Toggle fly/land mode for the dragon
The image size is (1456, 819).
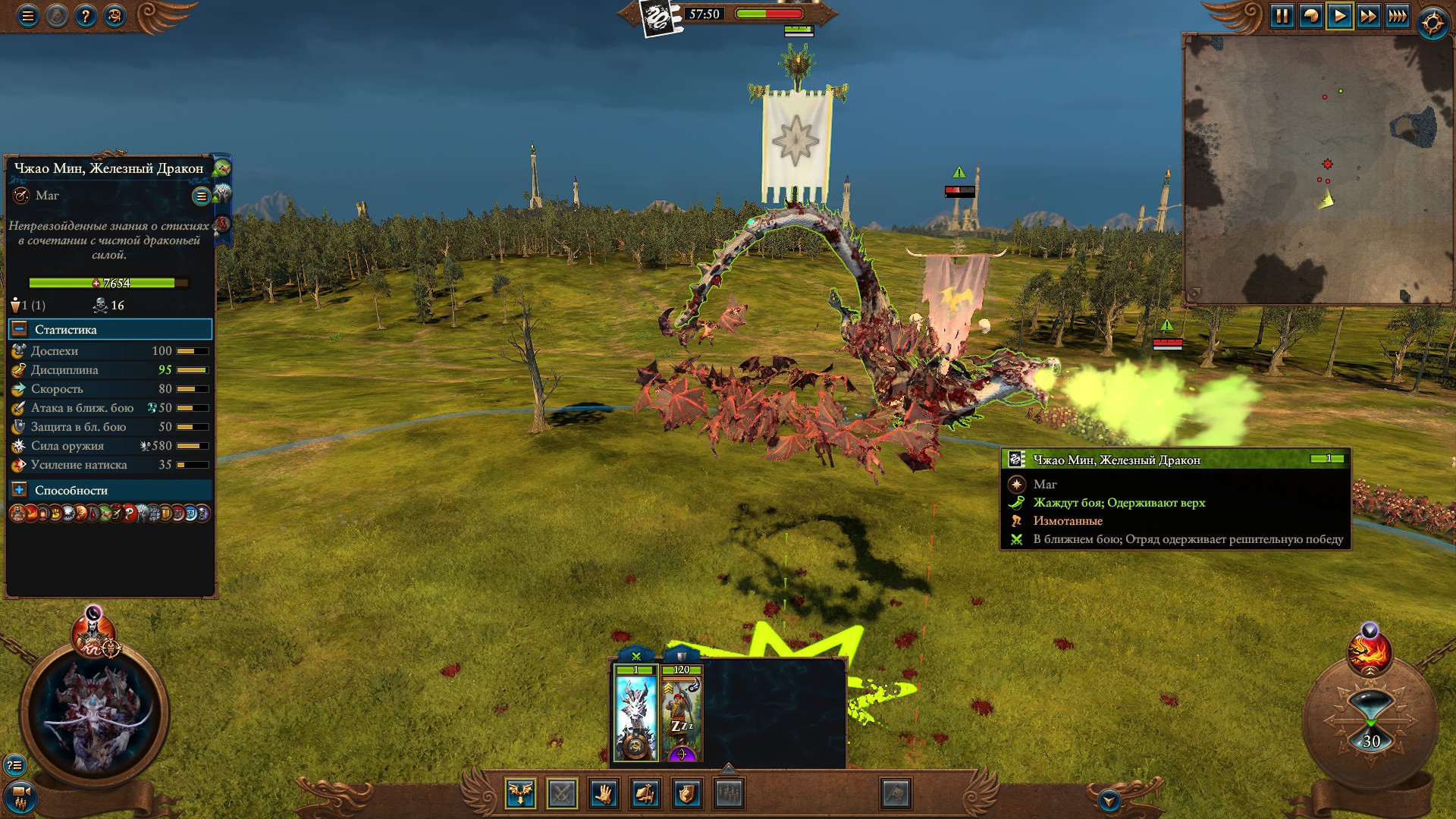(519, 793)
